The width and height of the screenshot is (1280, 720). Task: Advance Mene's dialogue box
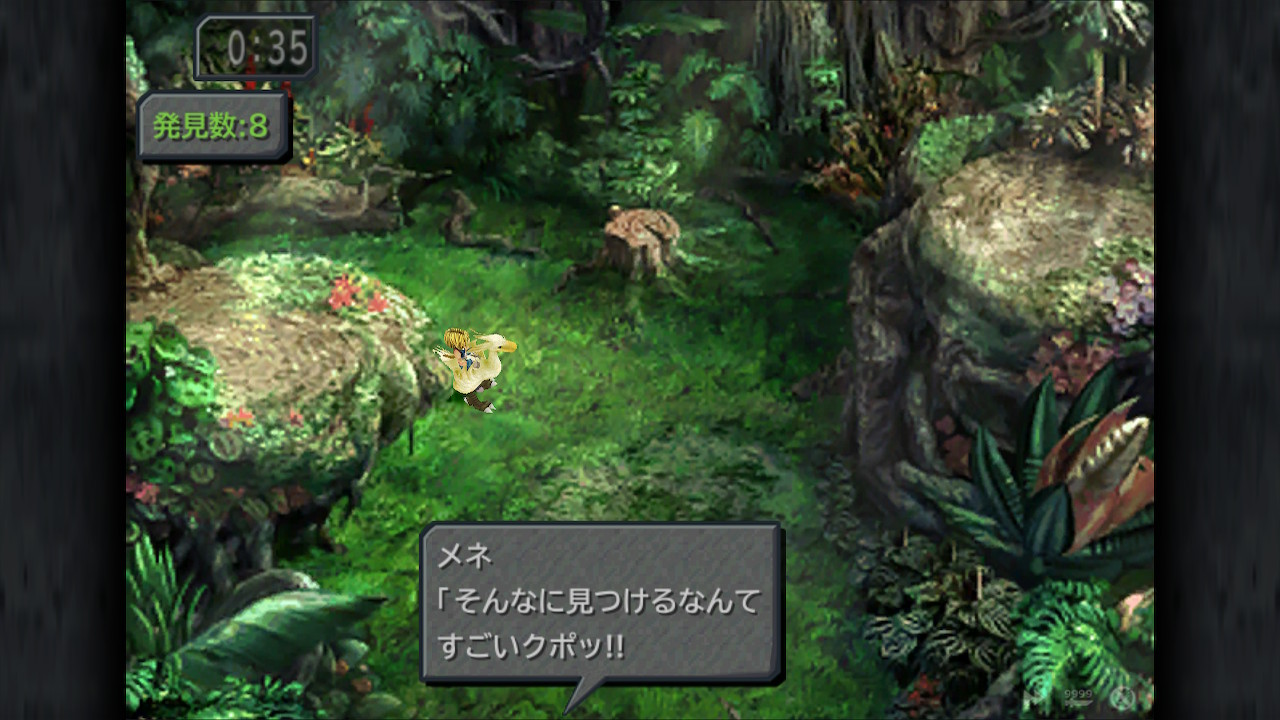pos(600,602)
